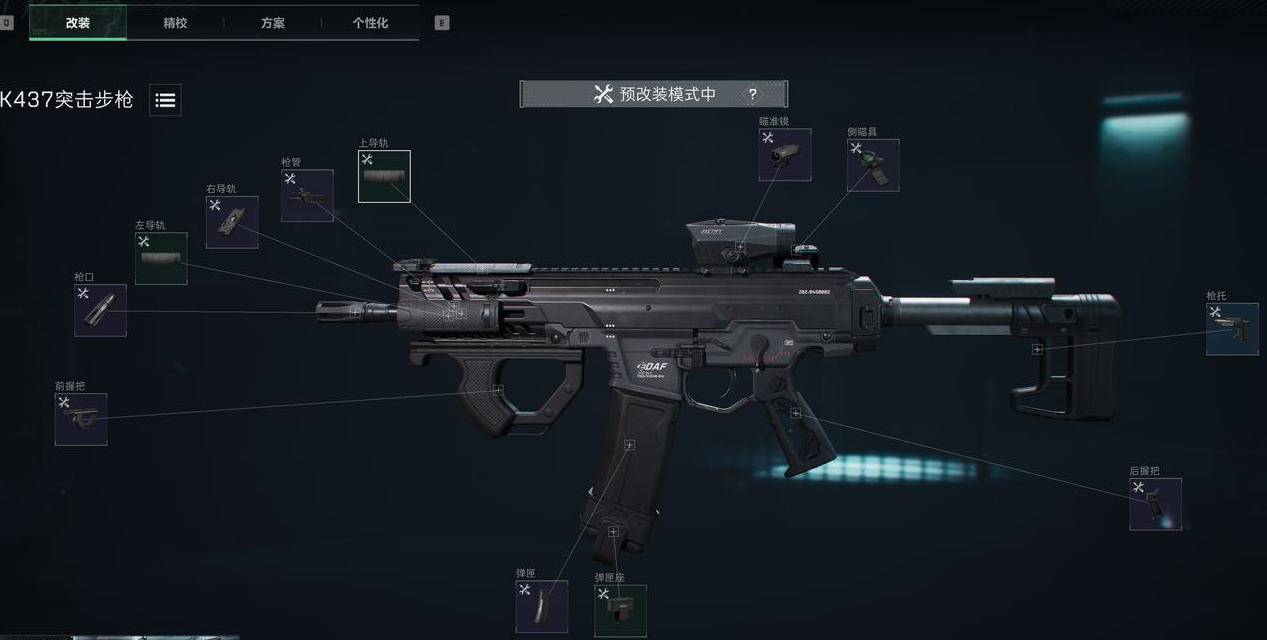The image size is (1267, 640).
Task: Choose the 右导轨 right rail slot
Action: (232, 222)
